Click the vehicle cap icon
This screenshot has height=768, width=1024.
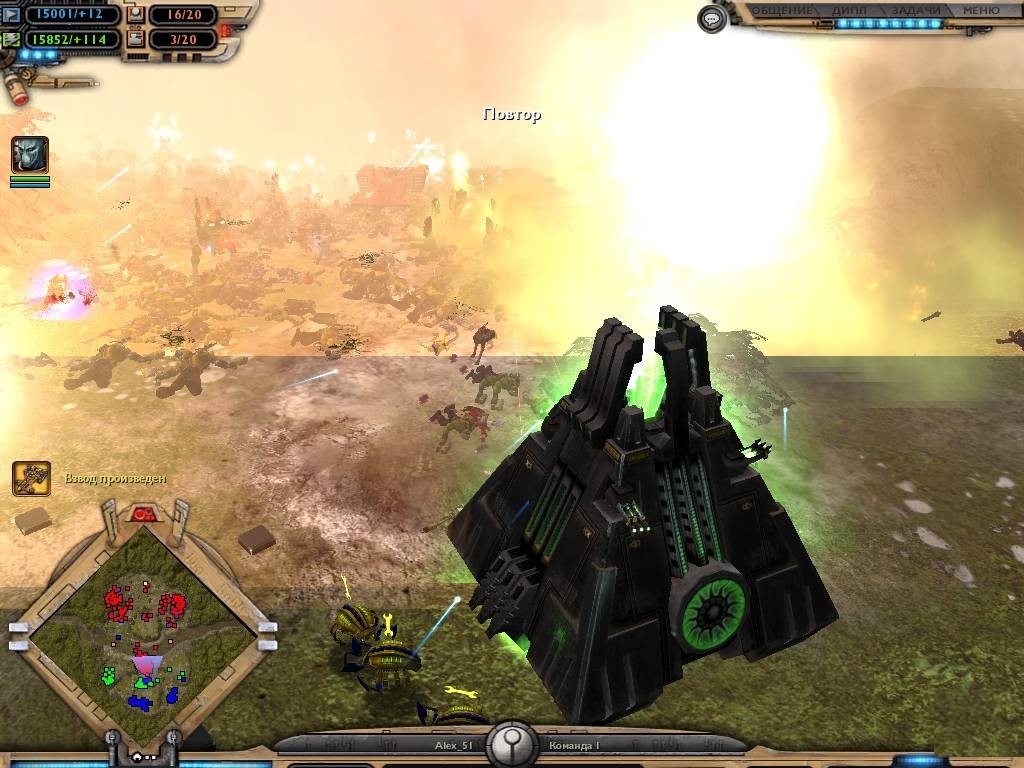click(x=135, y=40)
